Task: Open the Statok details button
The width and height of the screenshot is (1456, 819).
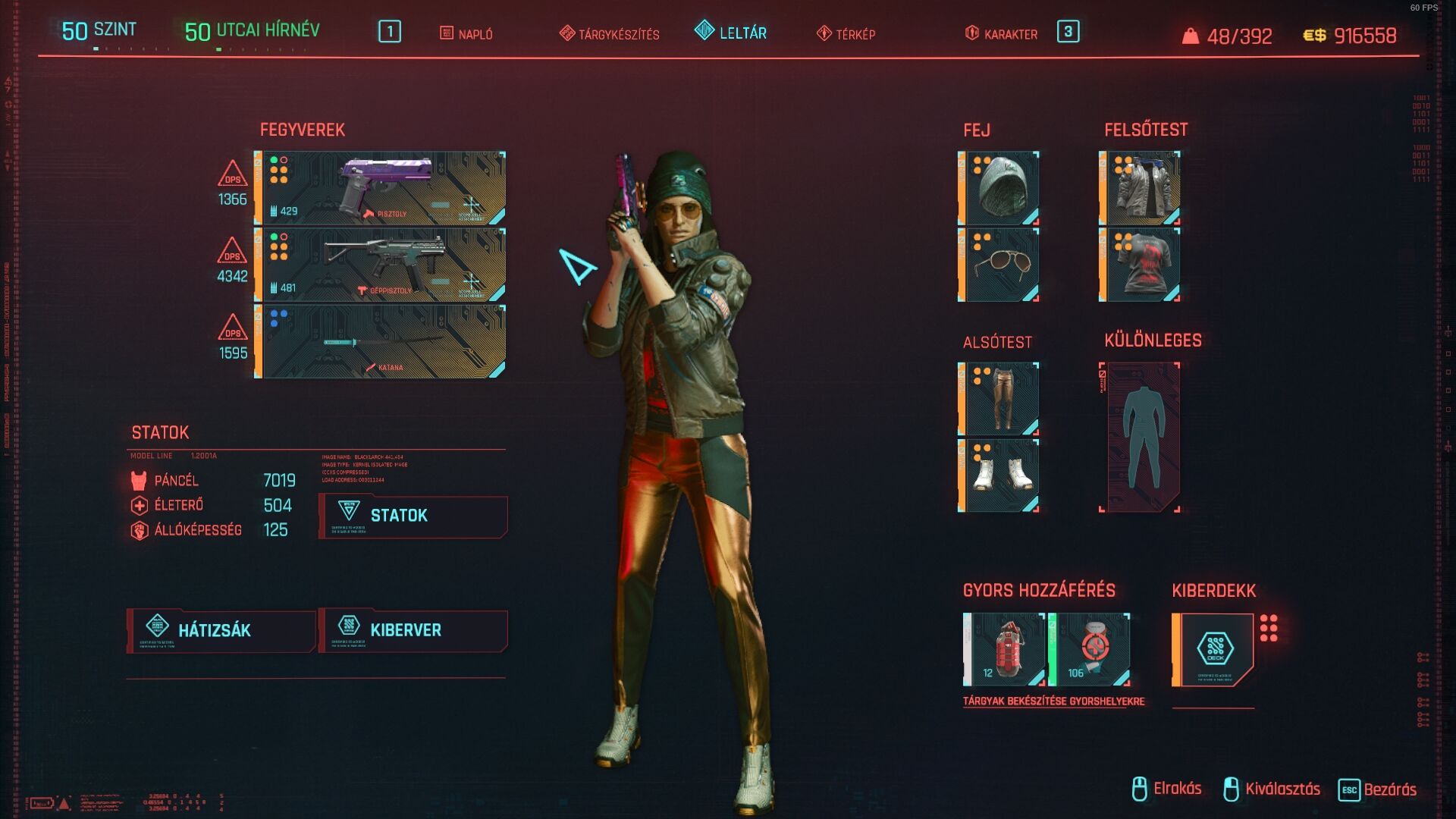Action: click(x=413, y=516)
